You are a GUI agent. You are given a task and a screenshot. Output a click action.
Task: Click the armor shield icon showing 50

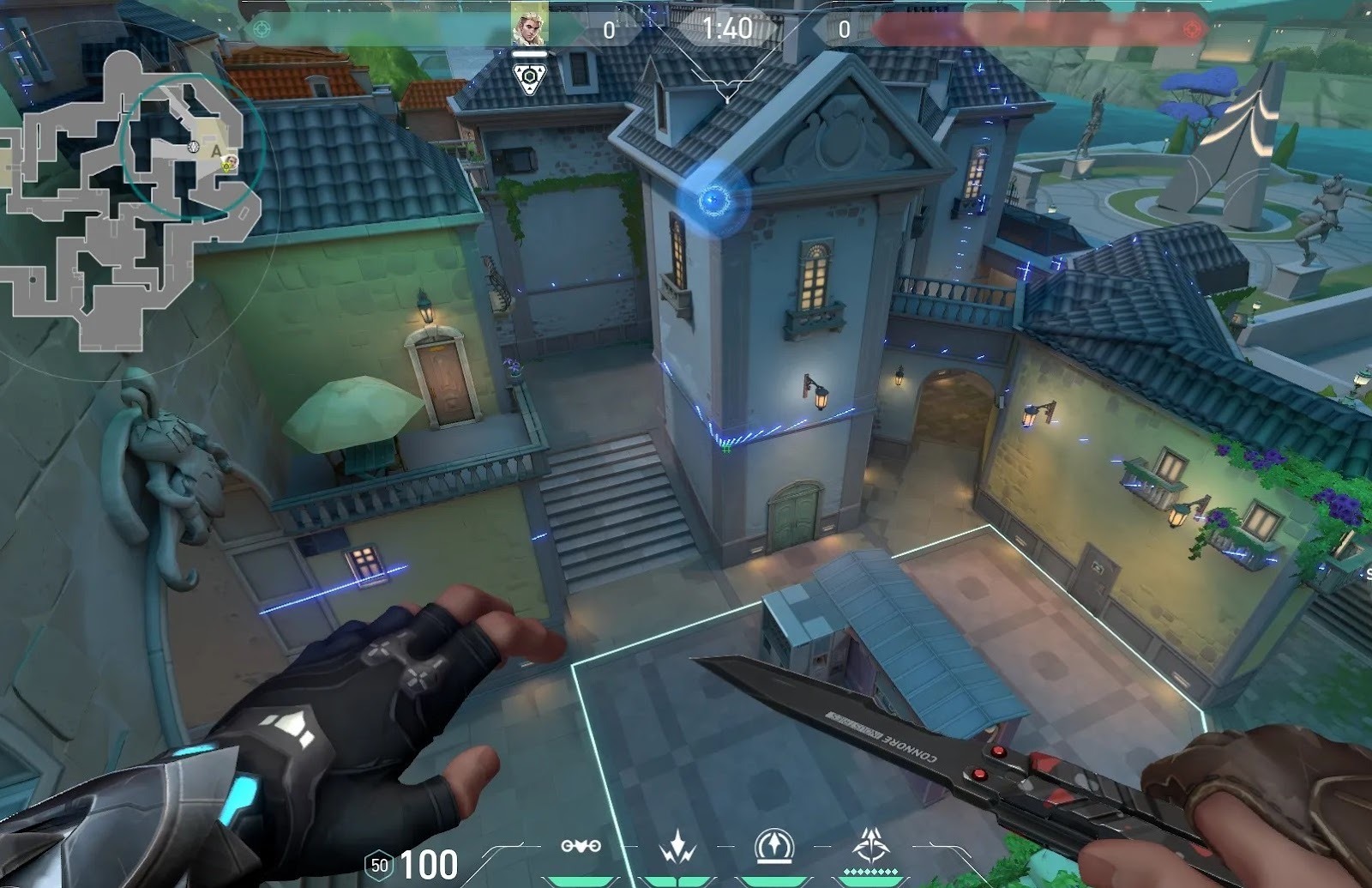coord(379,865)
